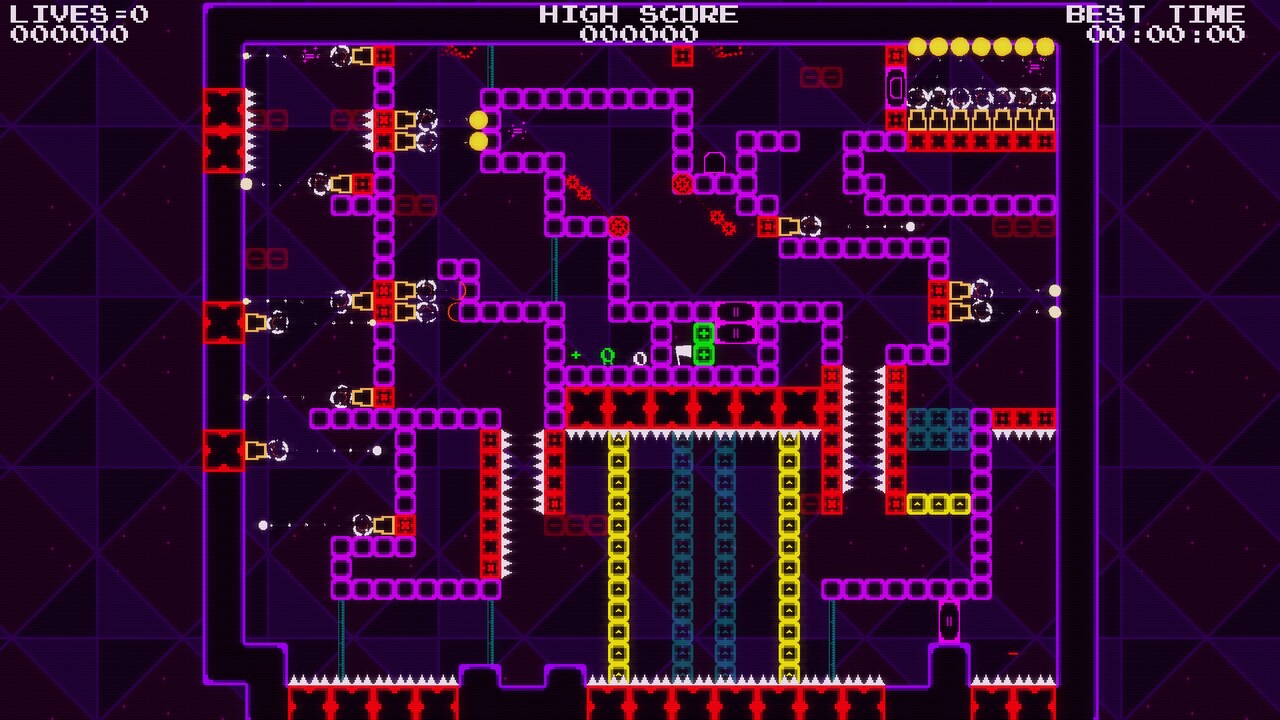This screenshot has width=1280, height=720.
Task: Click the HIGH SCORE heading at top center
Action: tap(637, 13)
